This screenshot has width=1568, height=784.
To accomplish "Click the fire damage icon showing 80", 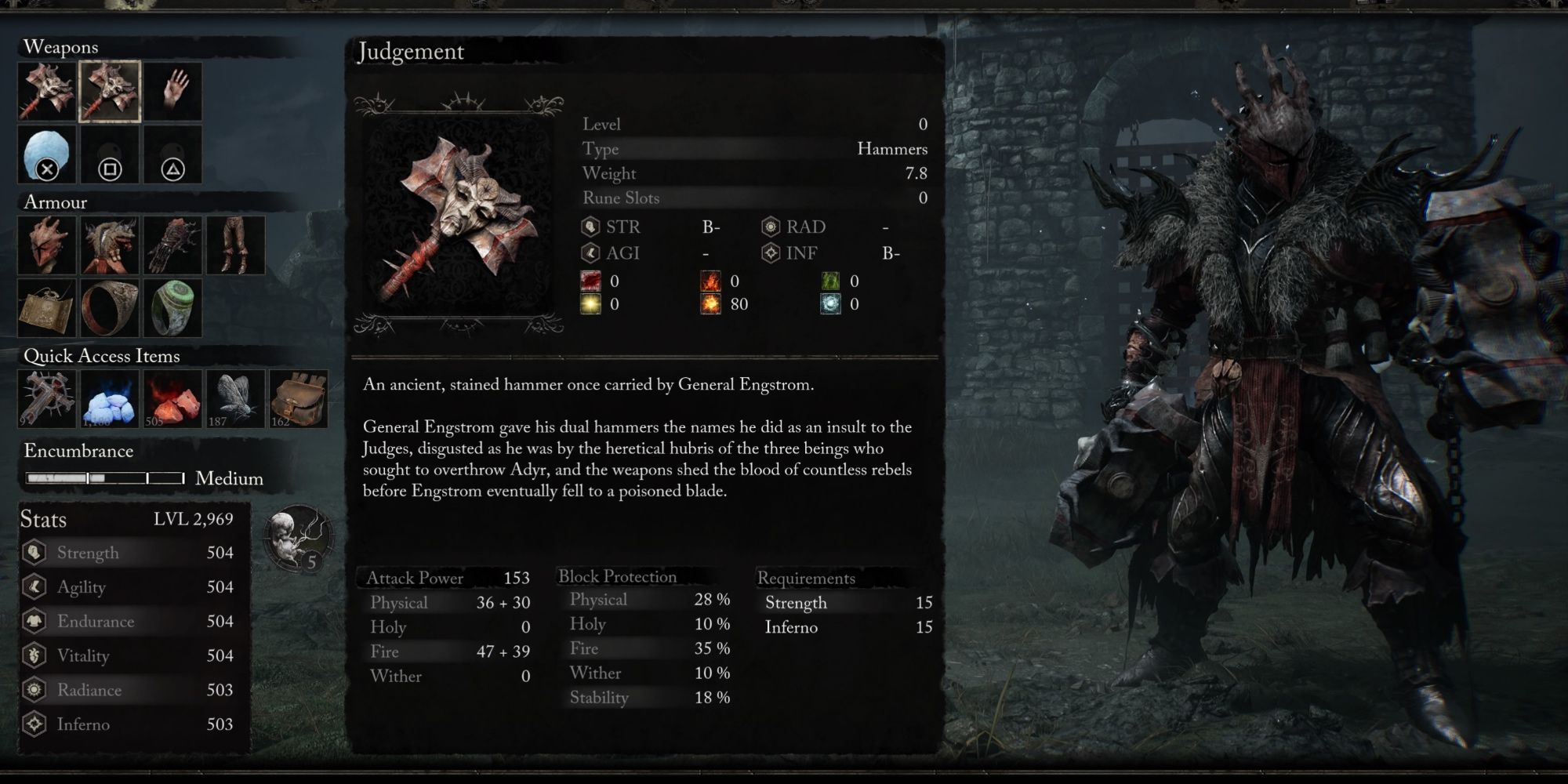I will pos(712,303).
